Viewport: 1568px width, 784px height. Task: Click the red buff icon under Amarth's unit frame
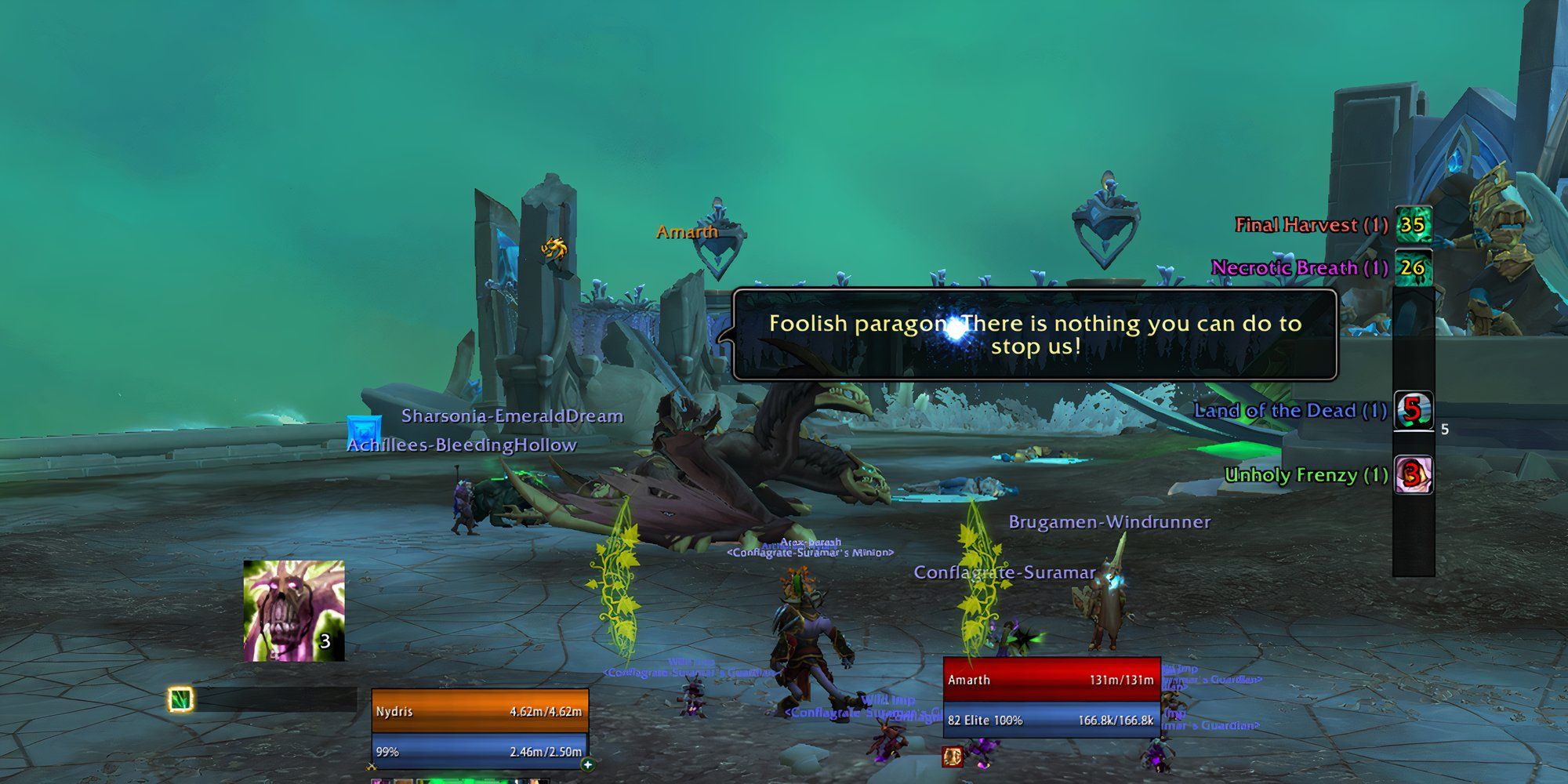(953, 756)
